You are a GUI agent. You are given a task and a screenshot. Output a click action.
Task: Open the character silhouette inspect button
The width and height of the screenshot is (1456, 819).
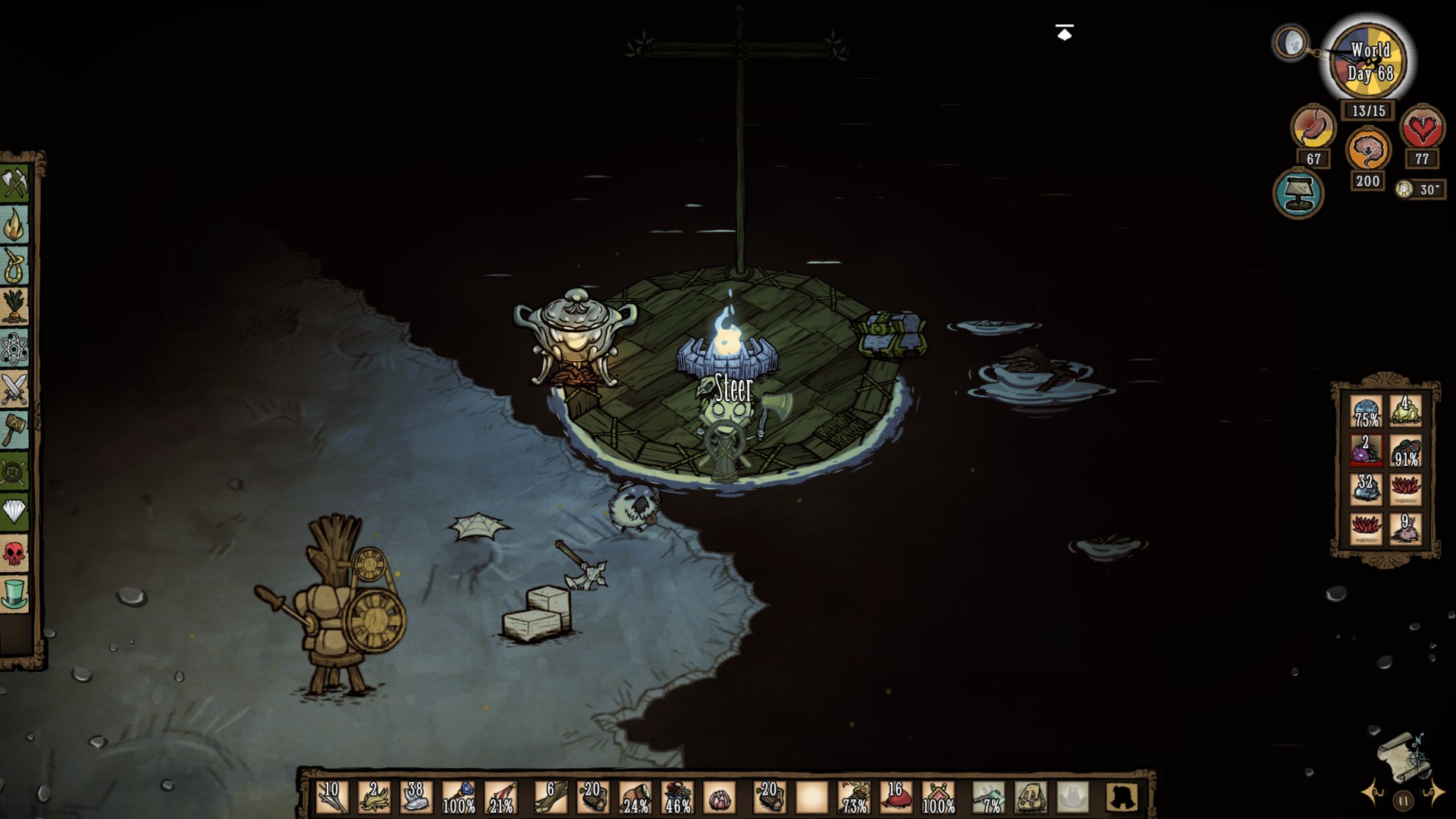(x=1122, y=798)
